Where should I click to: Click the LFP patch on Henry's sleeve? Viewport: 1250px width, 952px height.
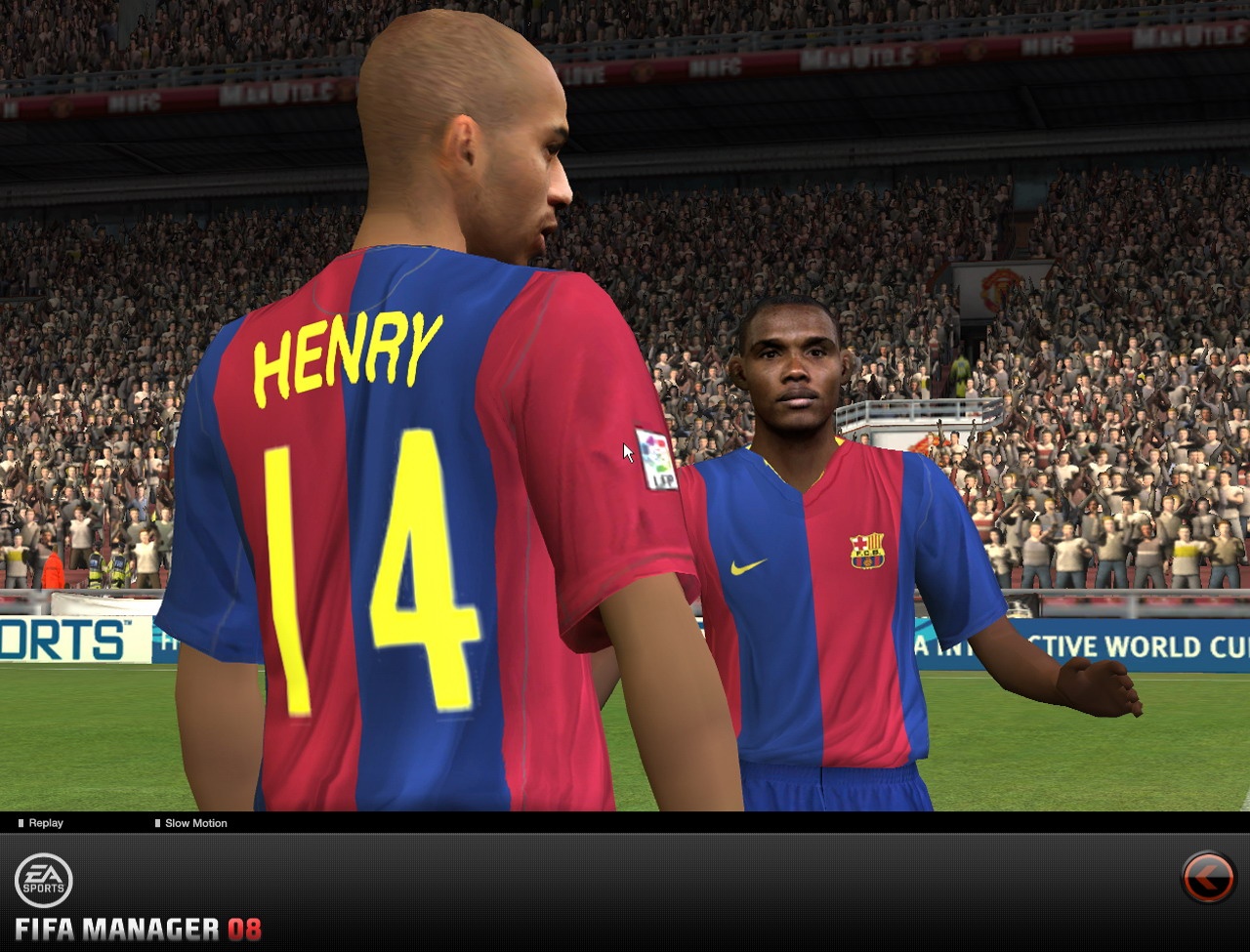[x=656, y=457]
